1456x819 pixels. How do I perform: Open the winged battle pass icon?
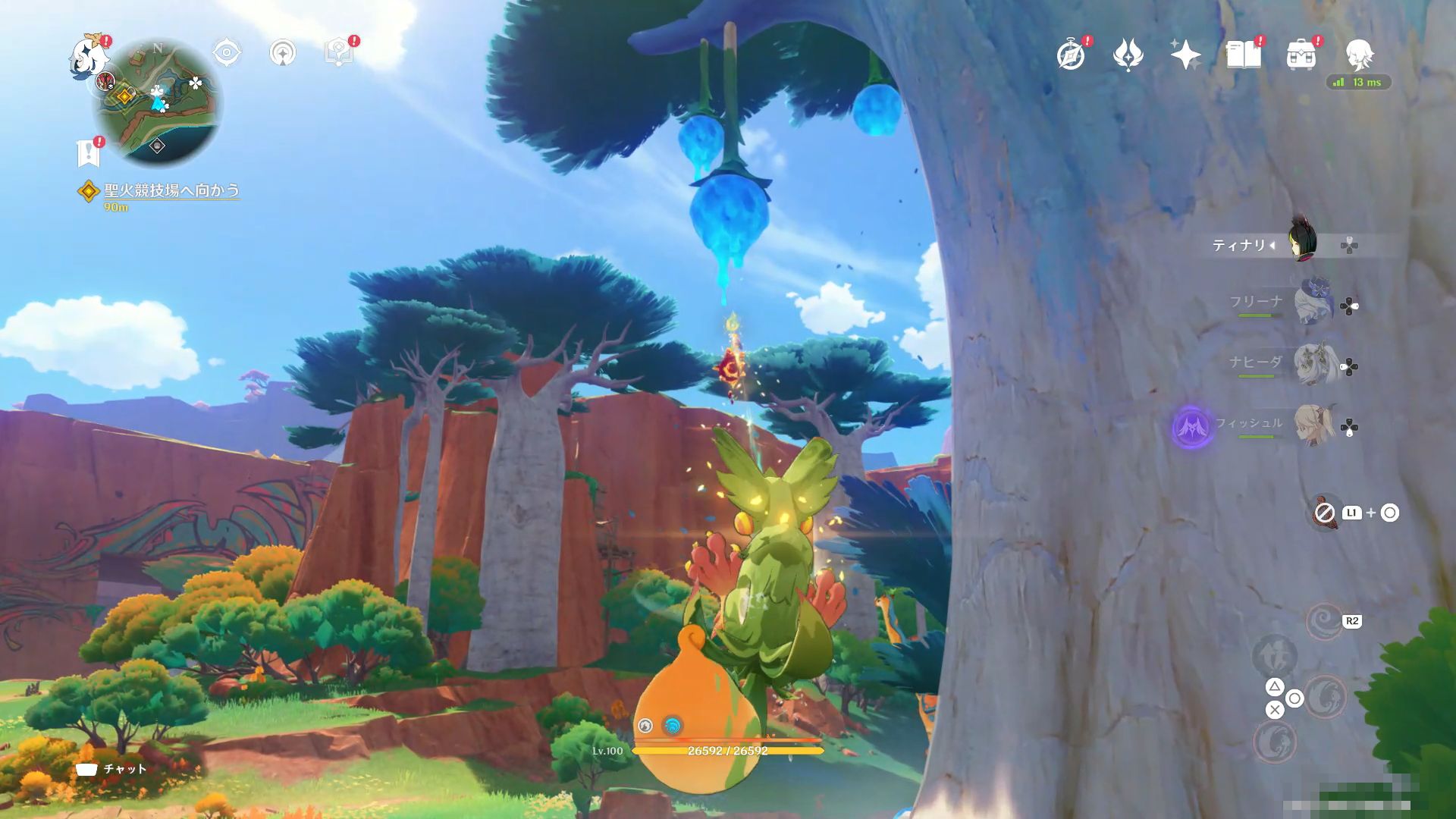pyautogui.click(x=1128, y=55)
